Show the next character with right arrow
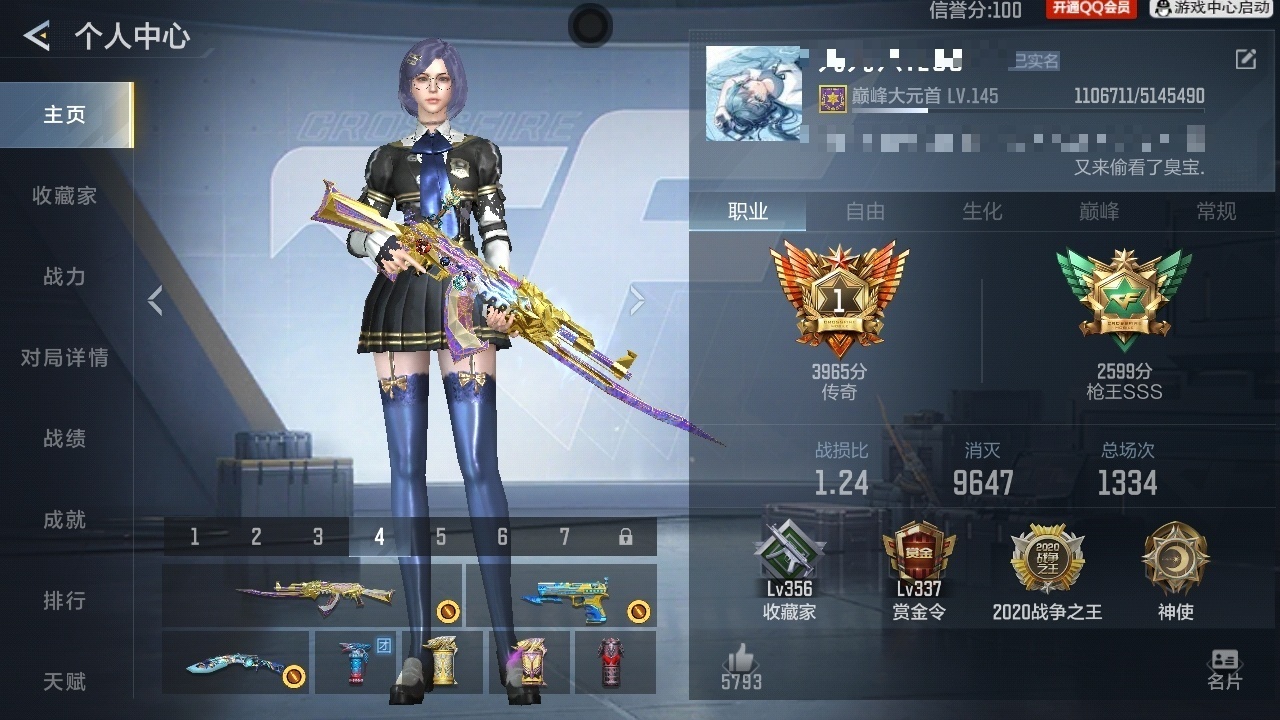Image resolution: width=1280 pixels, height=720 pixels. point(637,300)
